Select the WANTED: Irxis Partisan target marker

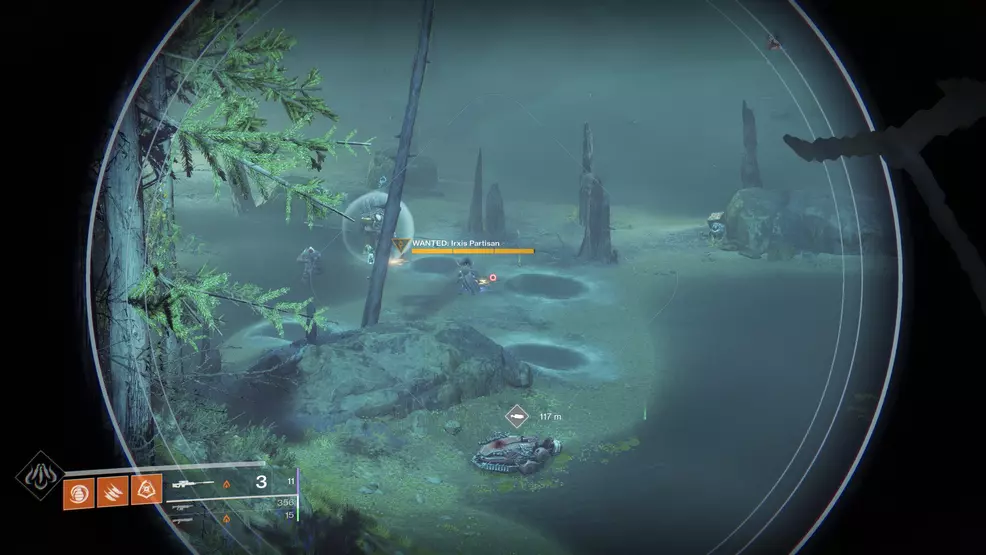point(401,243)
